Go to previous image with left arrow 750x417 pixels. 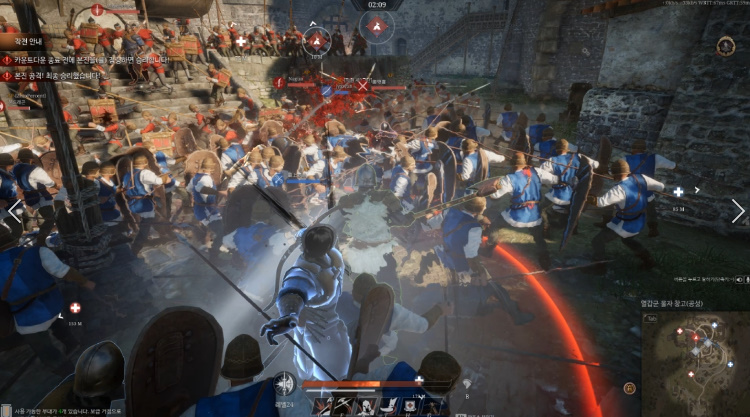click(x=14, y=211)
